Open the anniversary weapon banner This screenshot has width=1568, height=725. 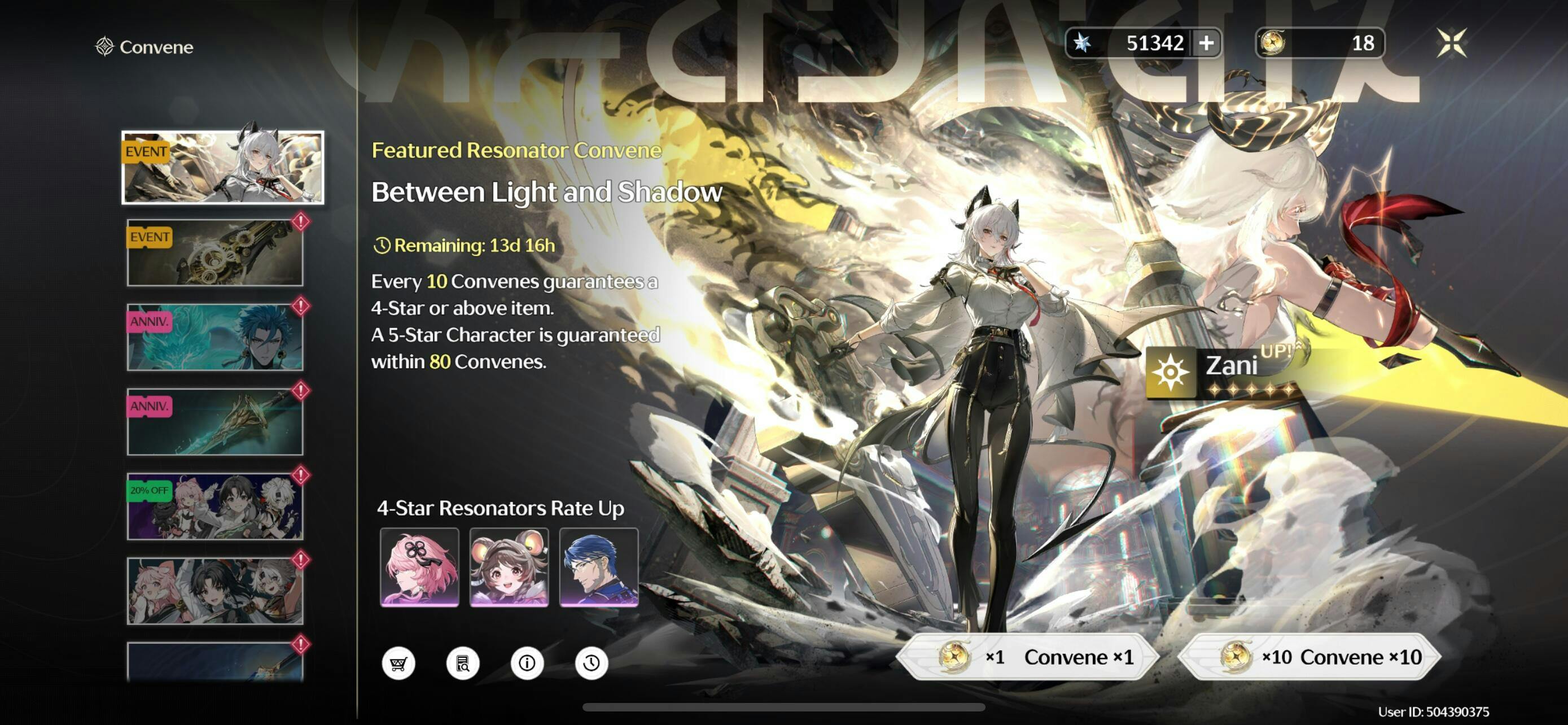pos(215,422)
